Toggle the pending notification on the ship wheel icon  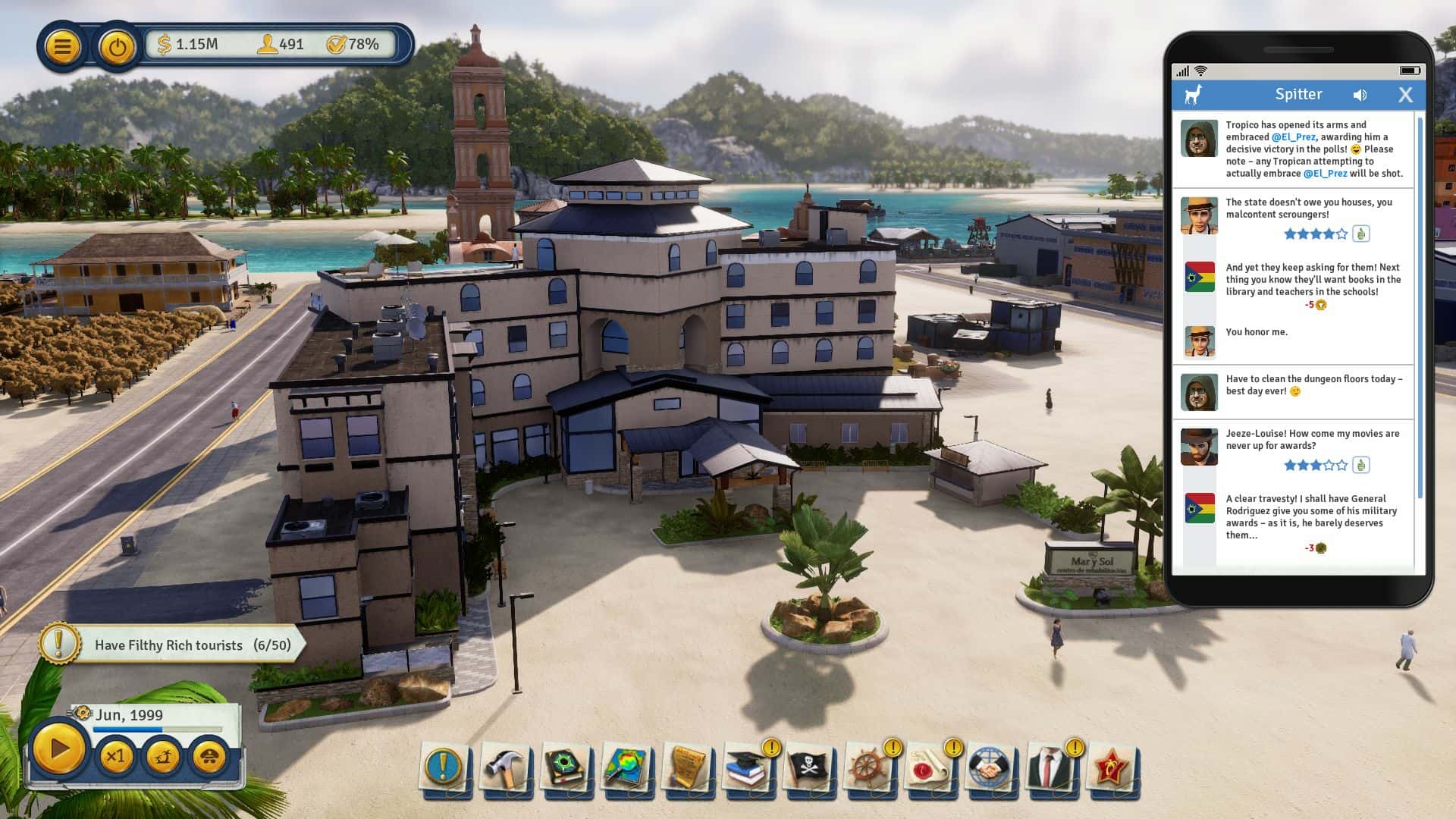click(x=891, y=746)
